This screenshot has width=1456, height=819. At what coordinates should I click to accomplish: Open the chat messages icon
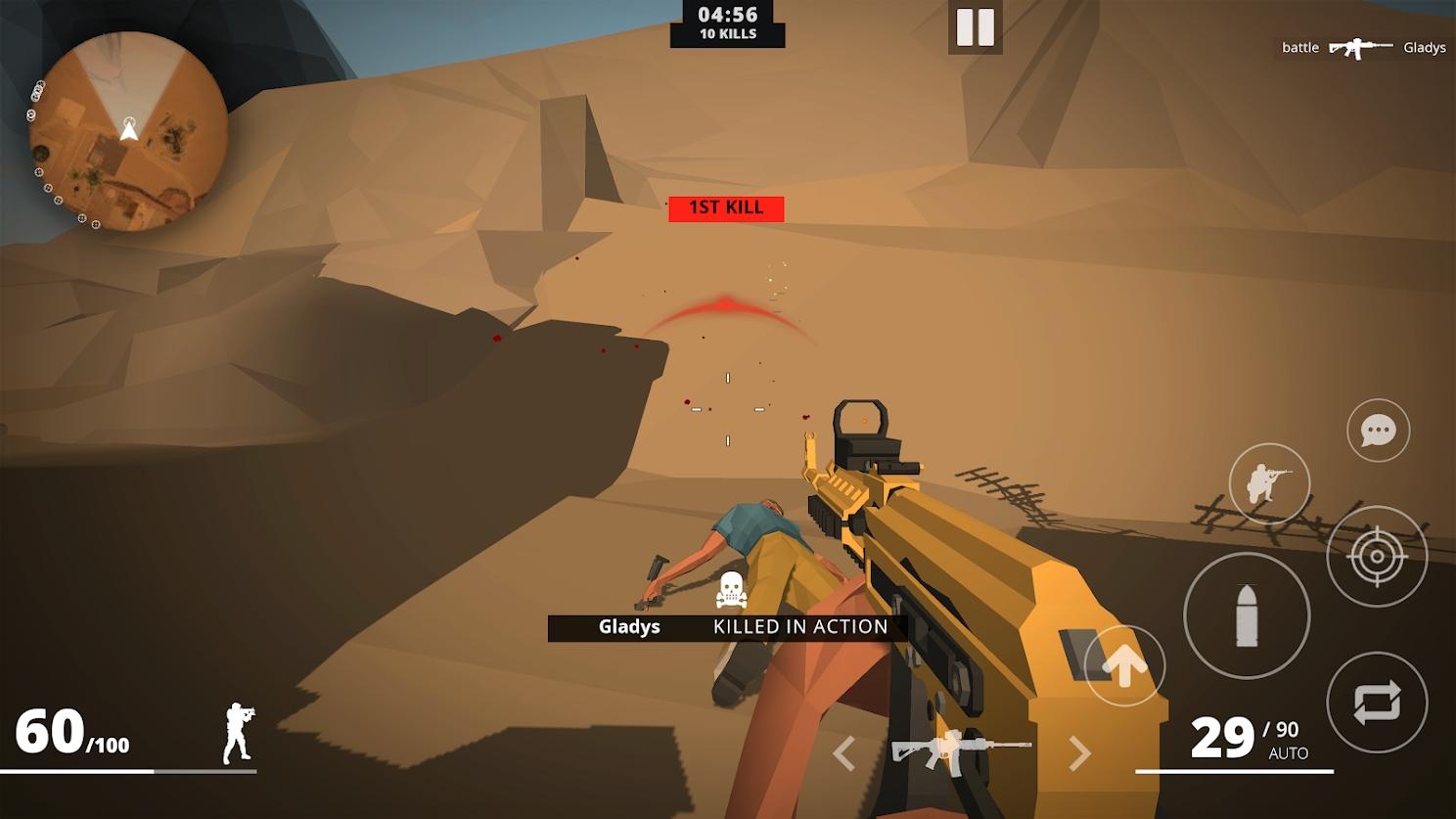click(1378, 431)
